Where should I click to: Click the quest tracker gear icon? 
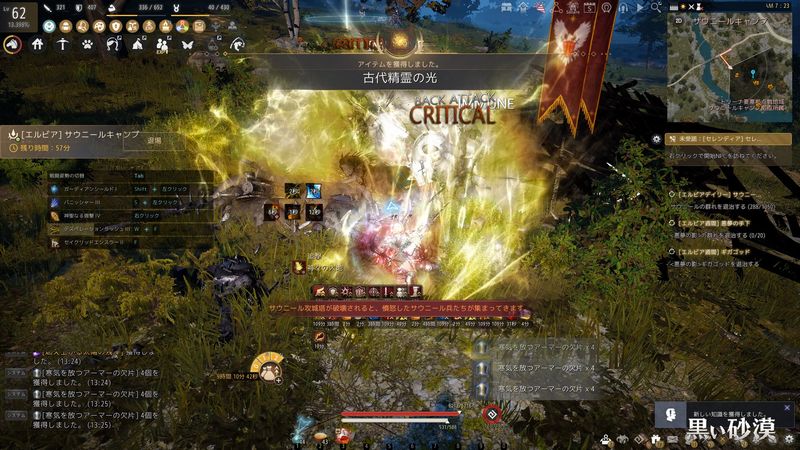click(656, 139)
